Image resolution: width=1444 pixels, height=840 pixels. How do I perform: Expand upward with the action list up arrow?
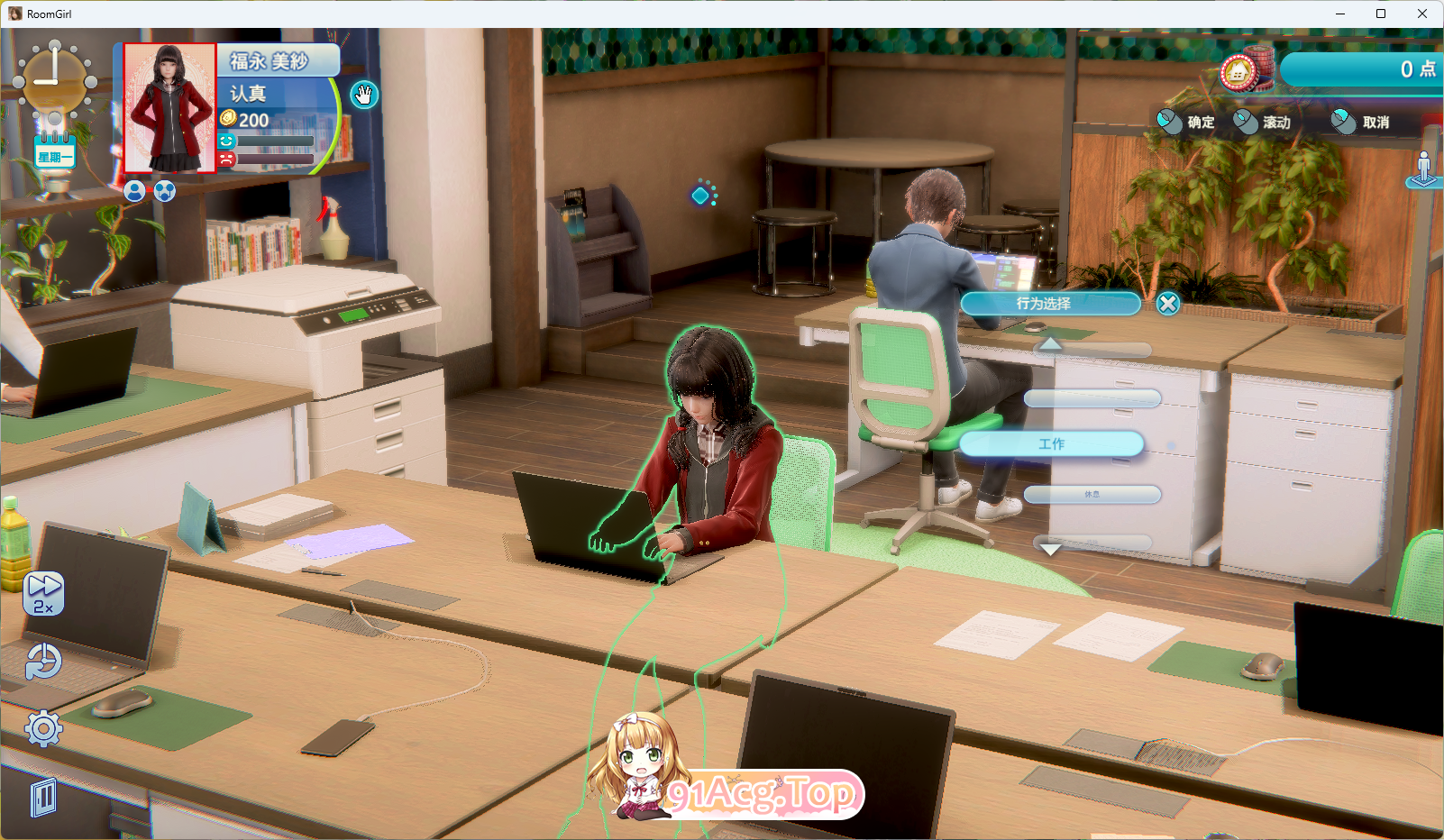pyautogui.click(x=1052, y=344)
